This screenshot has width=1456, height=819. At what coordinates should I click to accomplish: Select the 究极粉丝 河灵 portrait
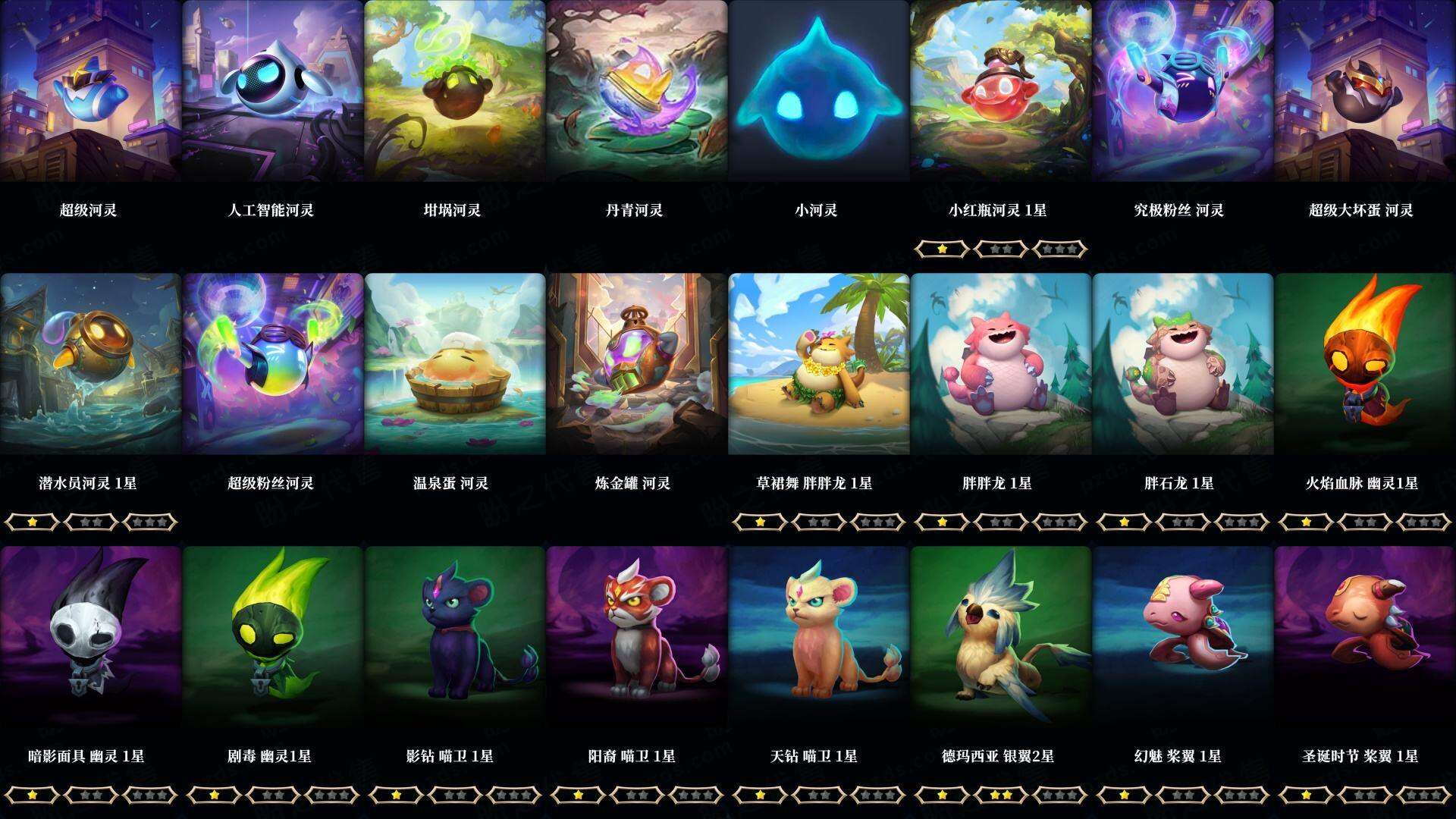point(1179,91)
